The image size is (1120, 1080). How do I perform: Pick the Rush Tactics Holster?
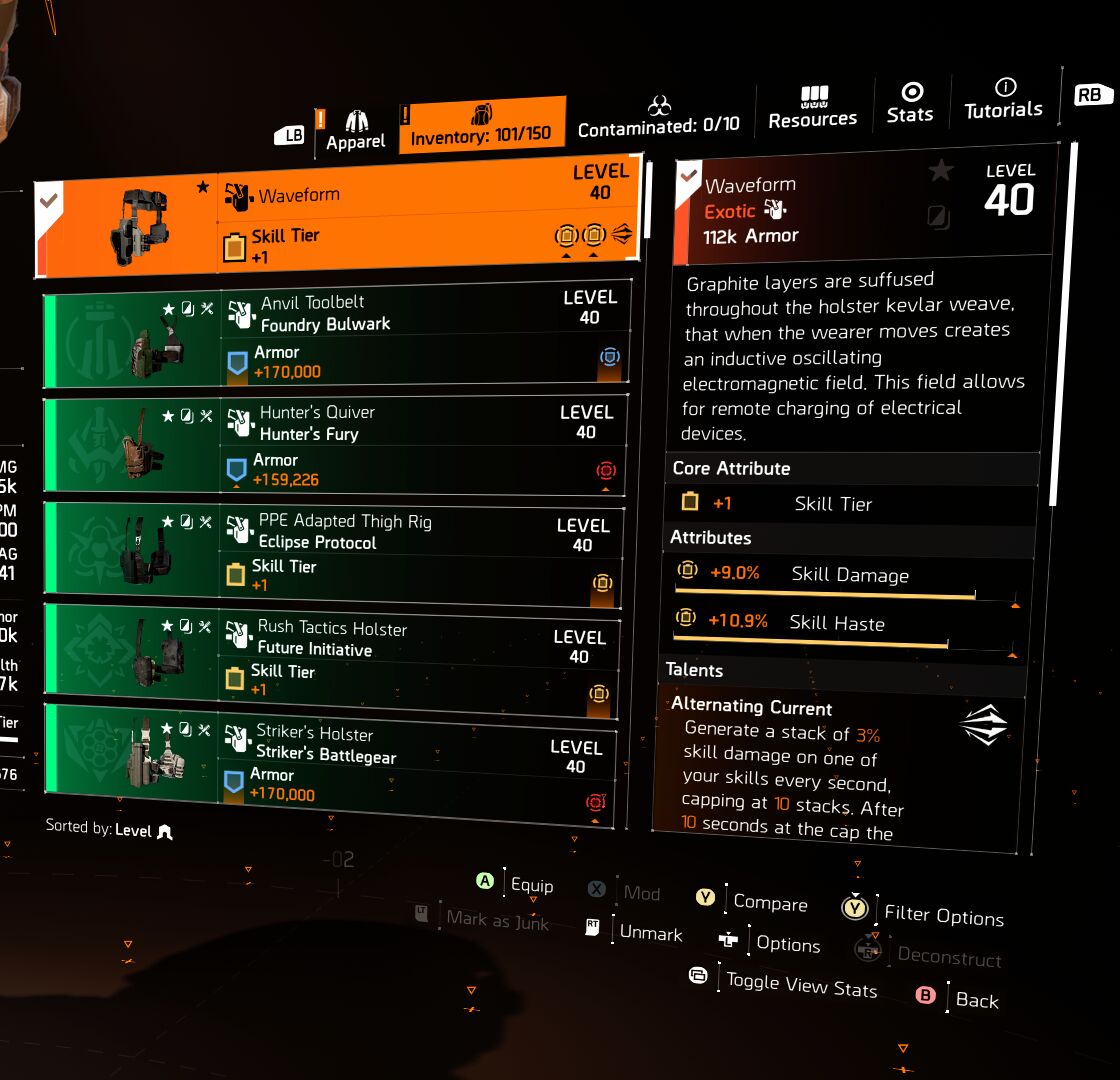tap(330, 658)
